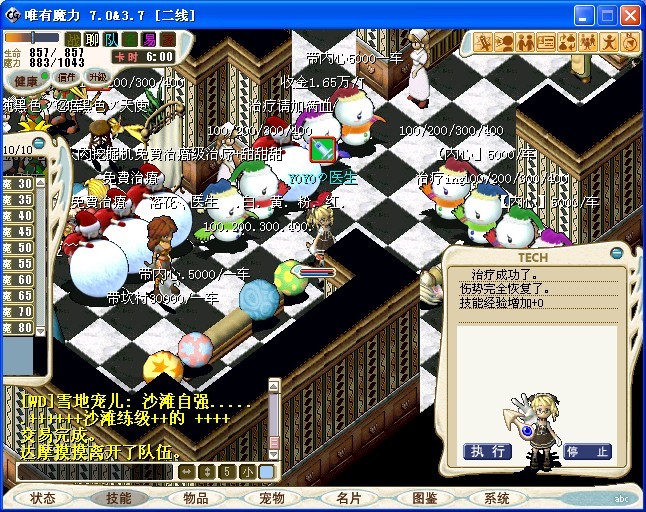Image resolution: width=646 pixels, height=512 pixels.
Task: Toggle the 战 battle switch
Action: [x=74, y=39]
